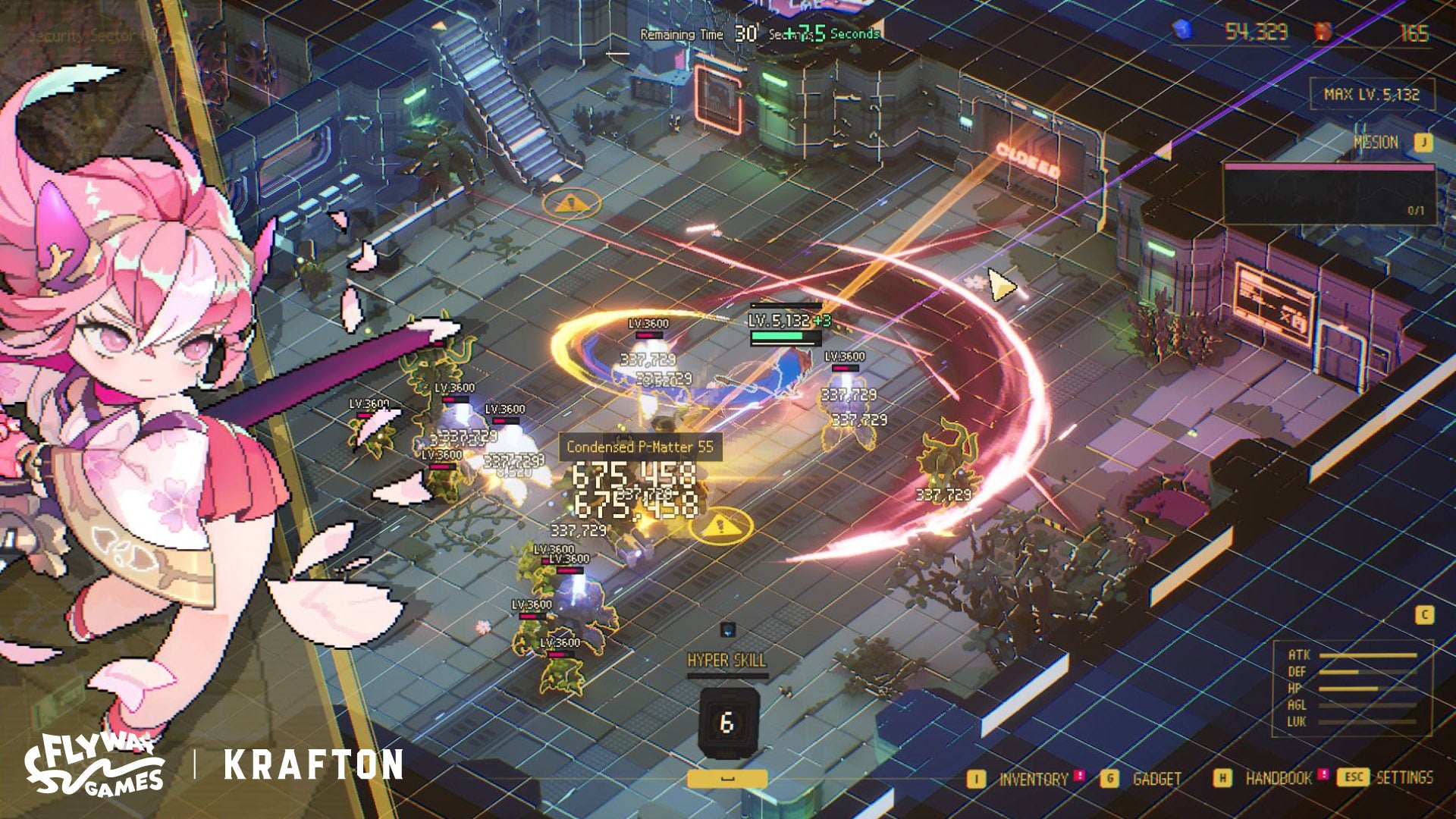Open the Settings menu

tap(1404, 777)
